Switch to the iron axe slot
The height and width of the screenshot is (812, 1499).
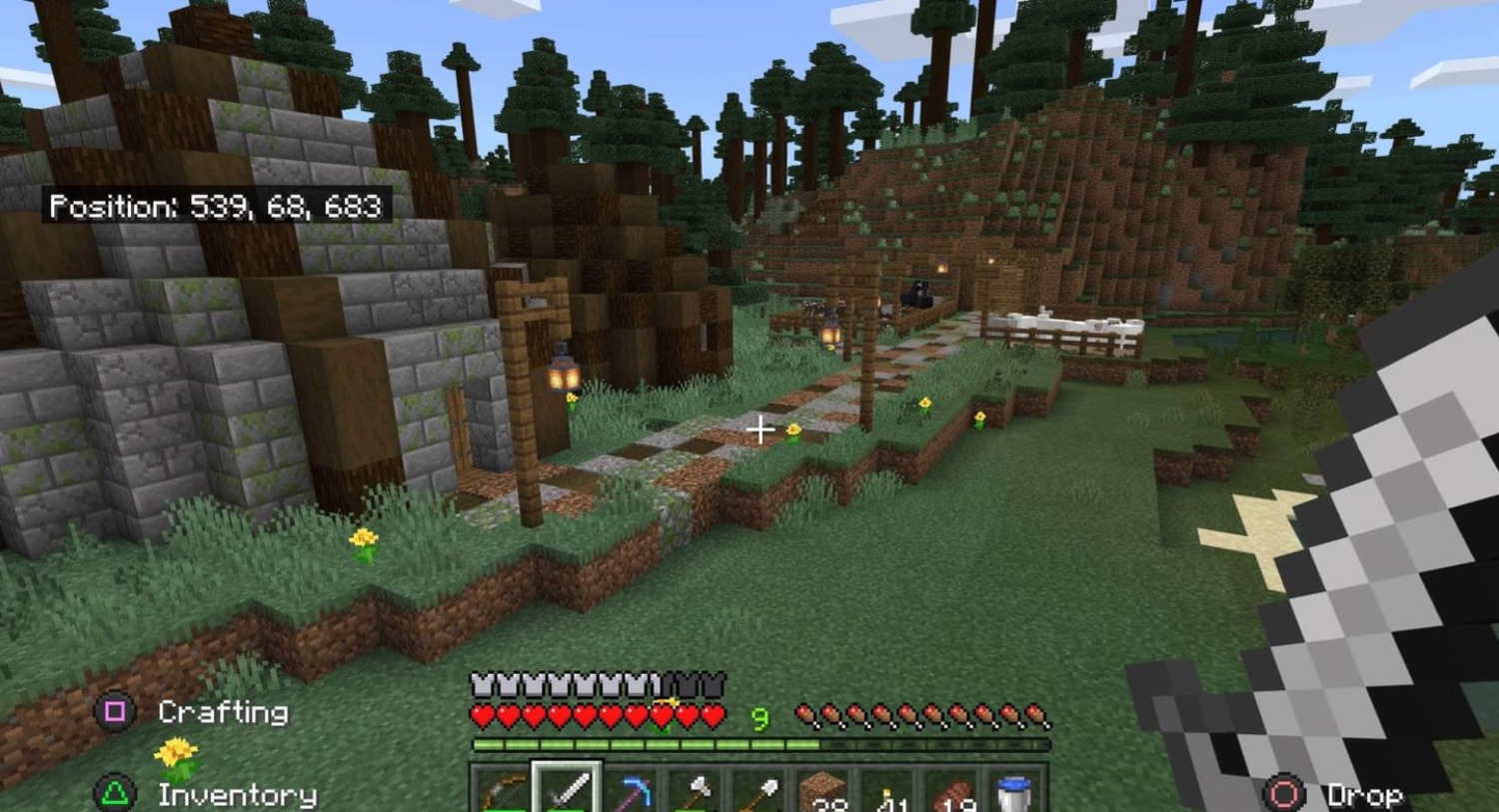coord(695,791)
